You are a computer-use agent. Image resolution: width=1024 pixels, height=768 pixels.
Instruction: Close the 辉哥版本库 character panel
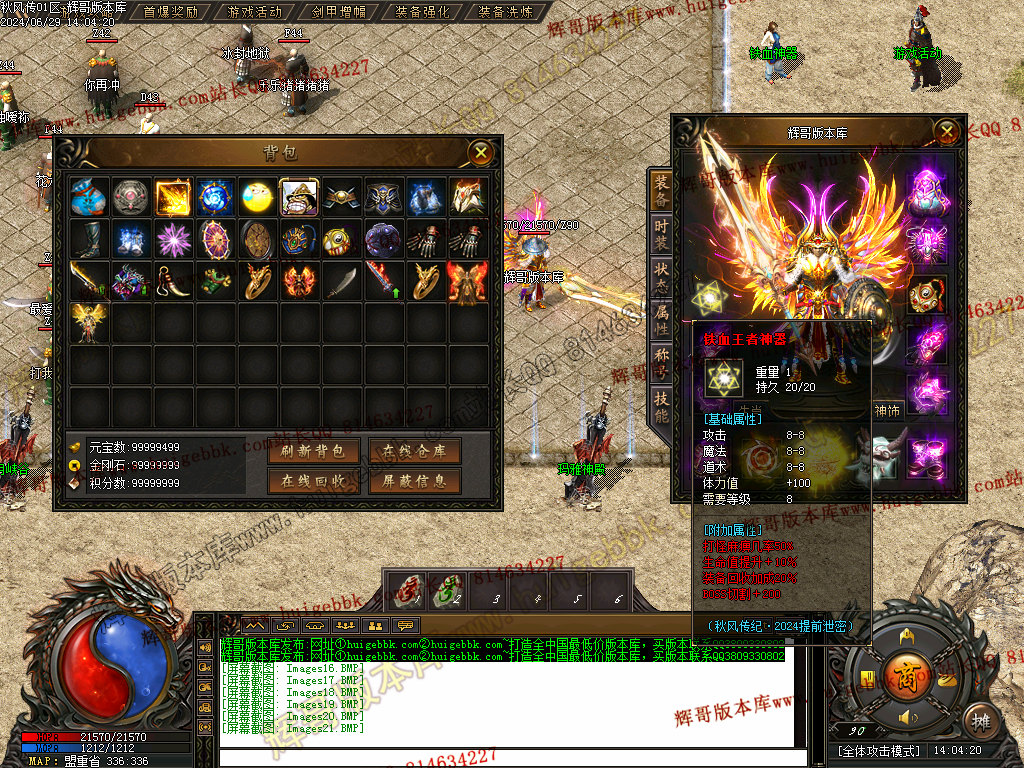[x=946, y=131]
